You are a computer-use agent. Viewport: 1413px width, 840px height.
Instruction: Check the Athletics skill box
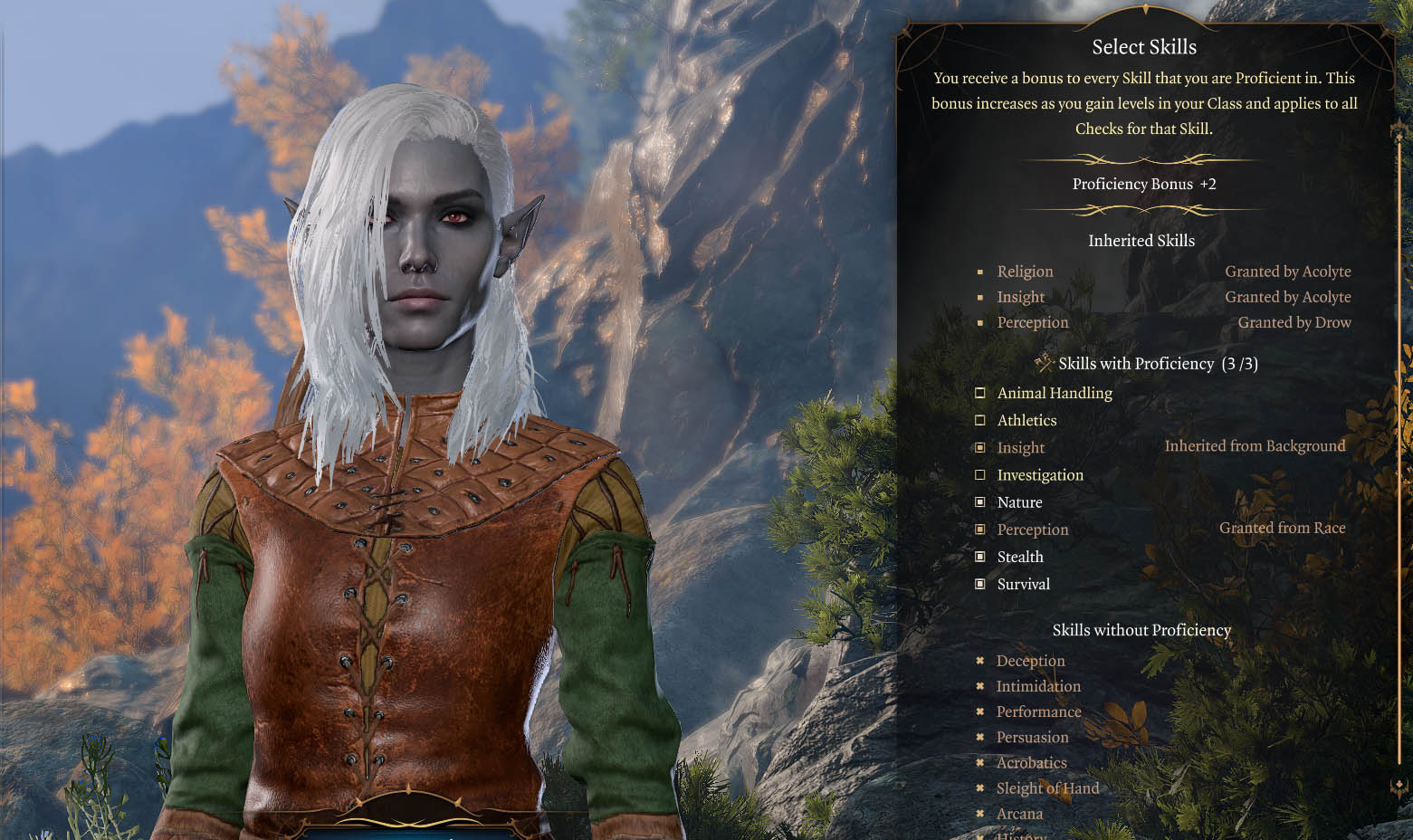tap(980, 420)
